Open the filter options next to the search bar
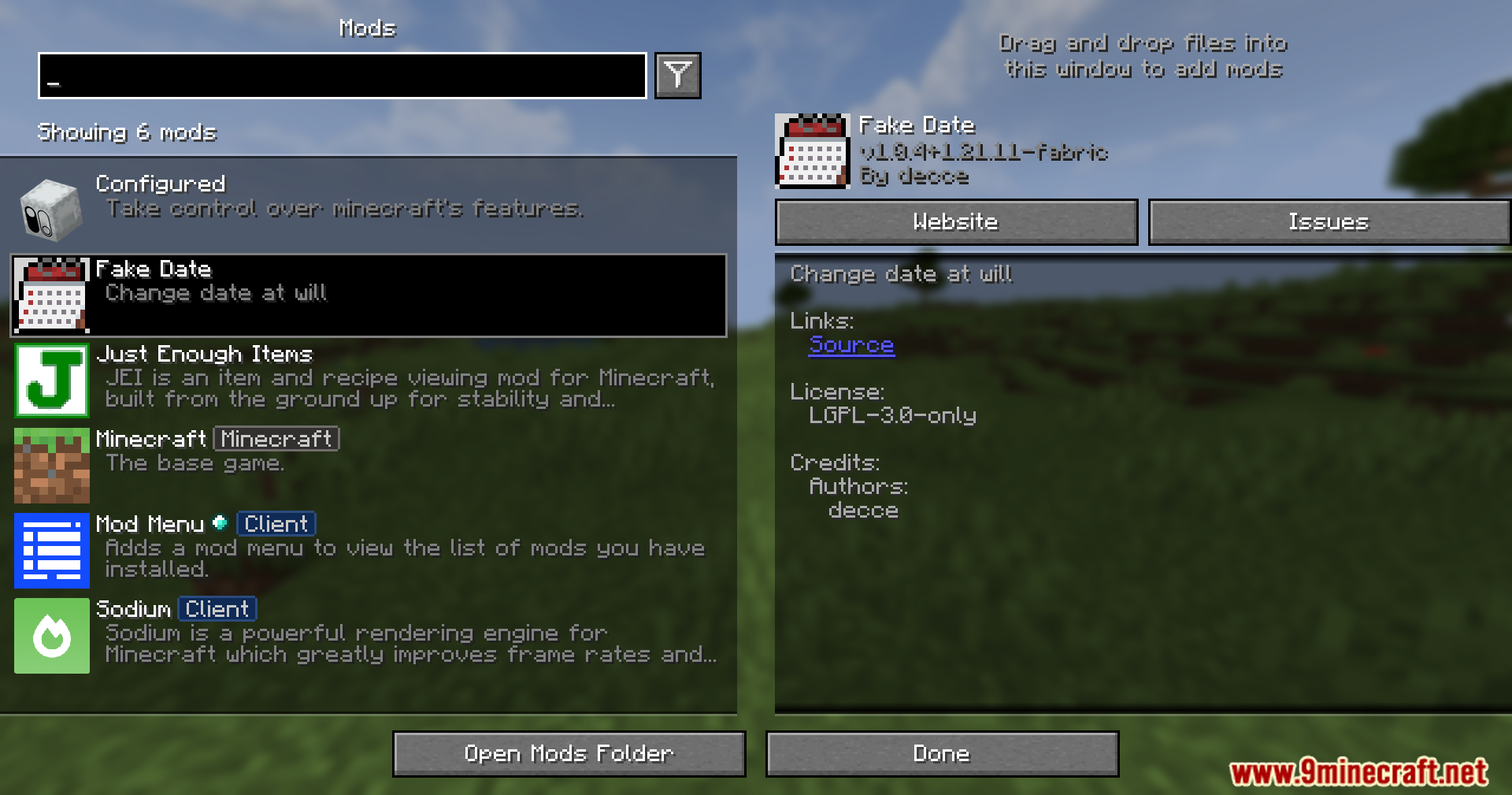 pyautogui.click(x=678, y=75)
